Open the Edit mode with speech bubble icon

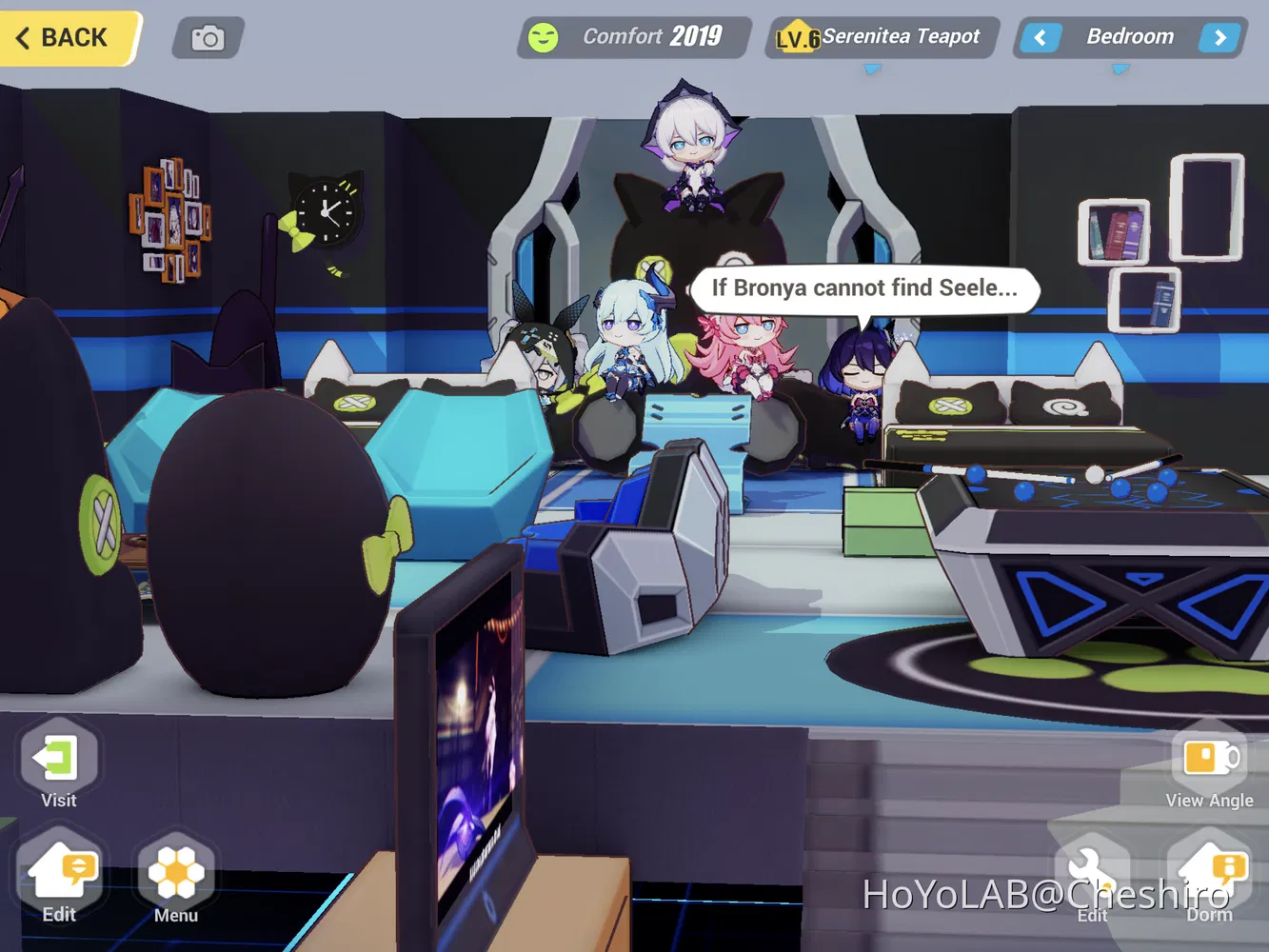coord(59,871)
